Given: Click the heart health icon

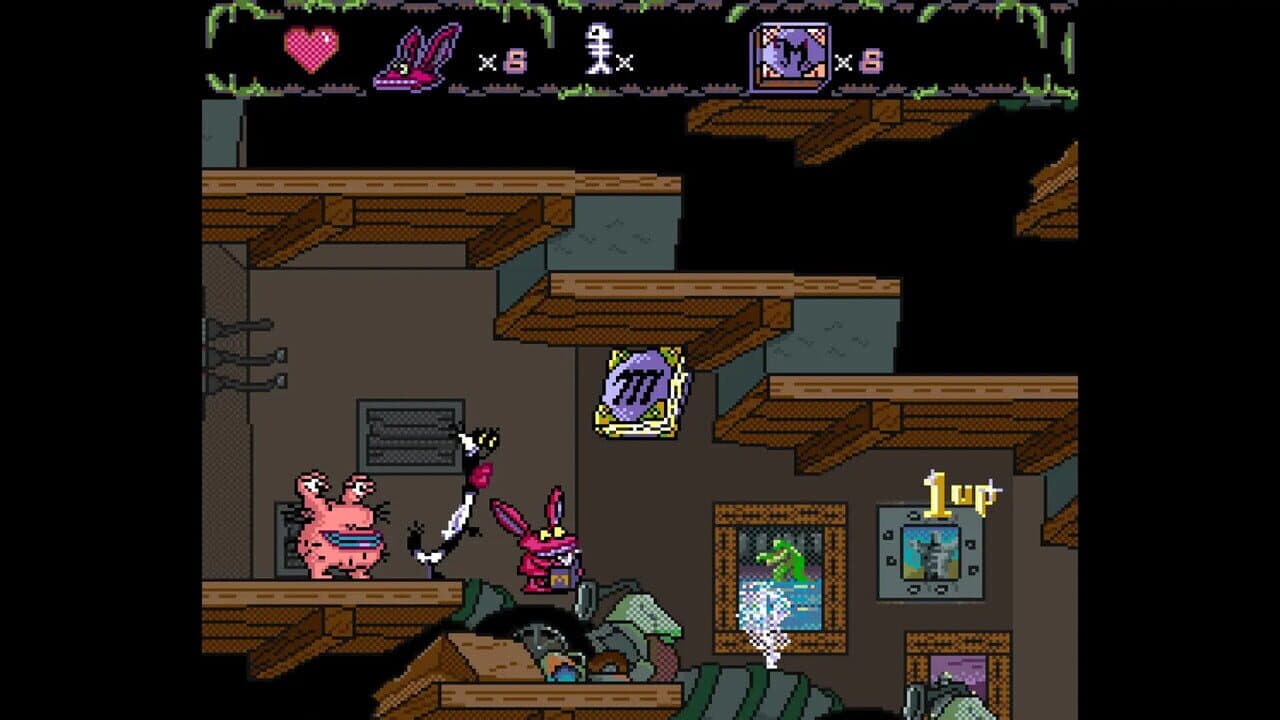Looking at the screenshot, I should pyautogui.click(x=311, y=47).
